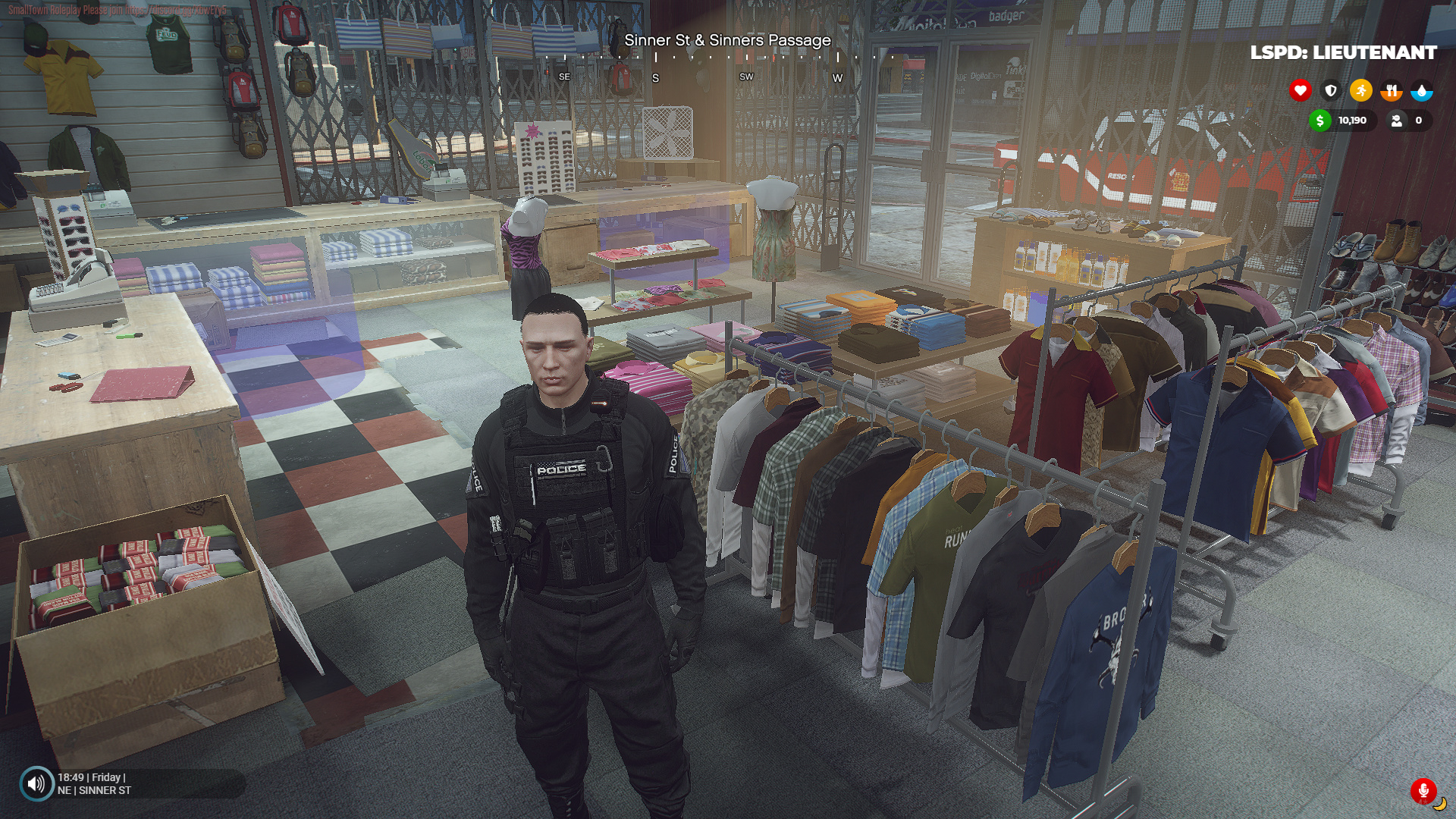Toggle the speaker voice volume icon
The height and width of the screenshot is (819, 1456).
coord(36,783)
